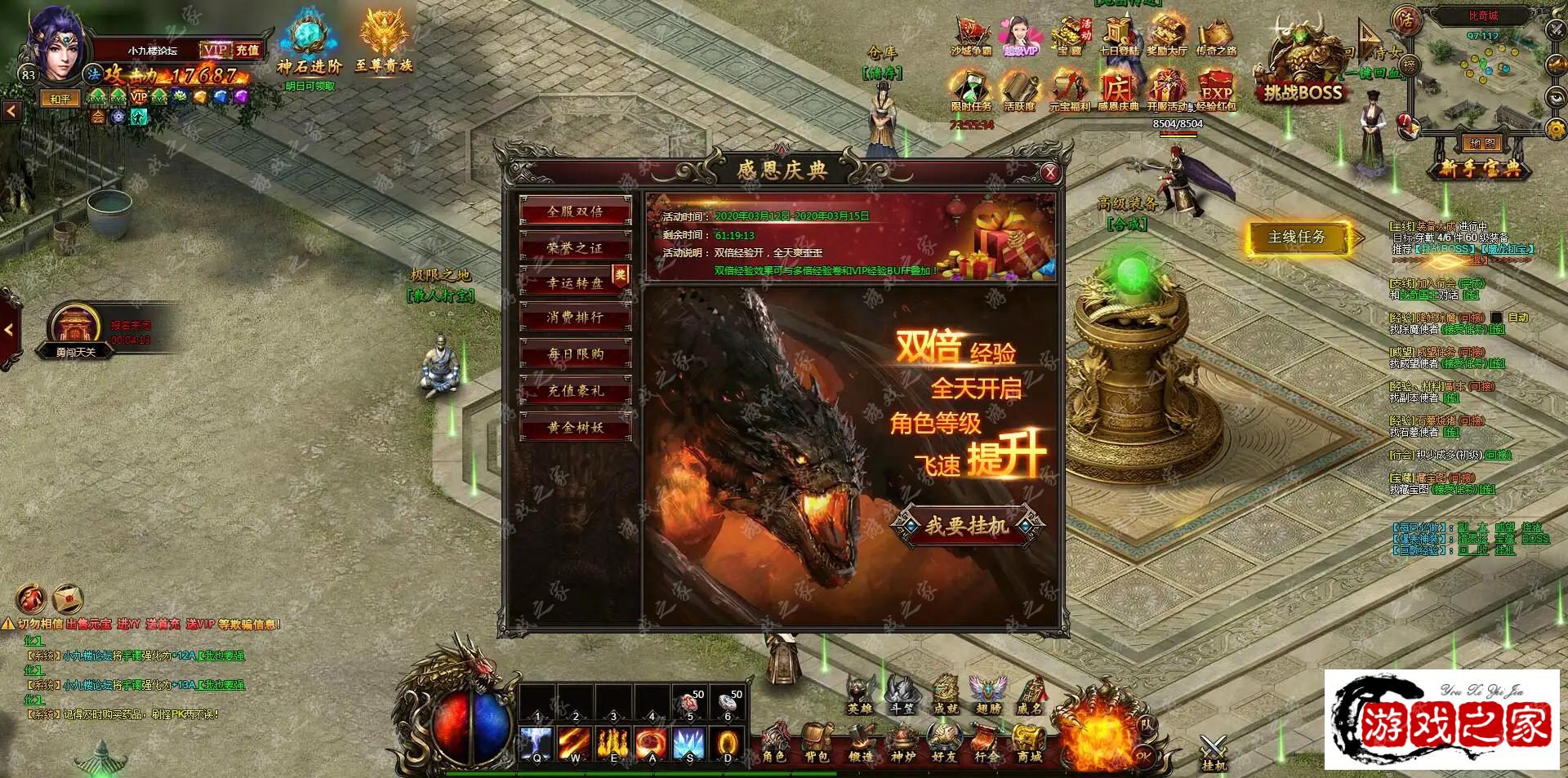Open the 地图 map button
The image size is (1568, 778).
click(1481, 144)
